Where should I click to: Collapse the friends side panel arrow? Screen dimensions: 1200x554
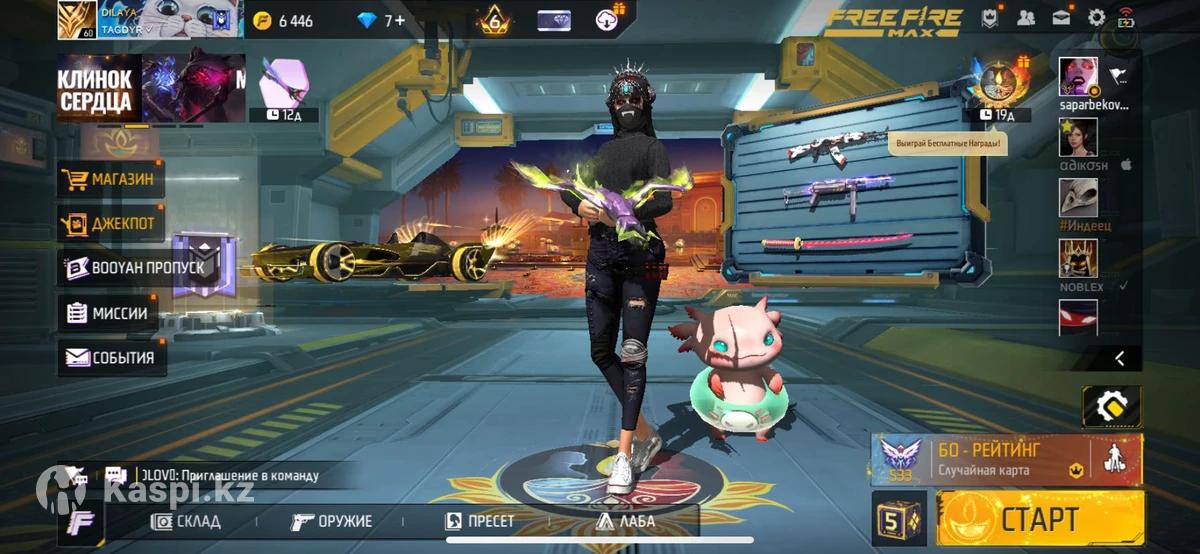coord(1120,358)
